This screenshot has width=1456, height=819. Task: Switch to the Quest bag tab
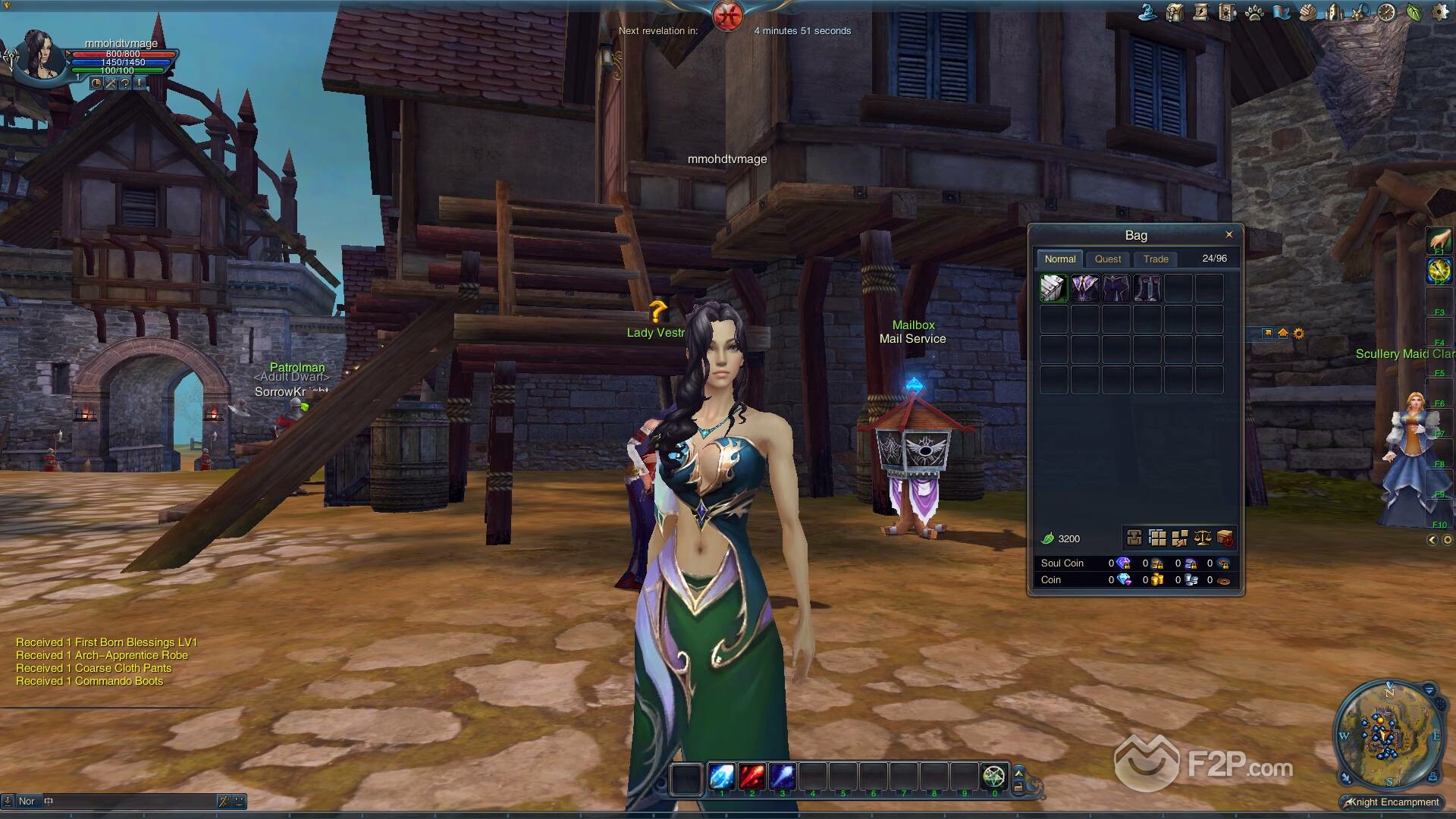(1107, 259)
